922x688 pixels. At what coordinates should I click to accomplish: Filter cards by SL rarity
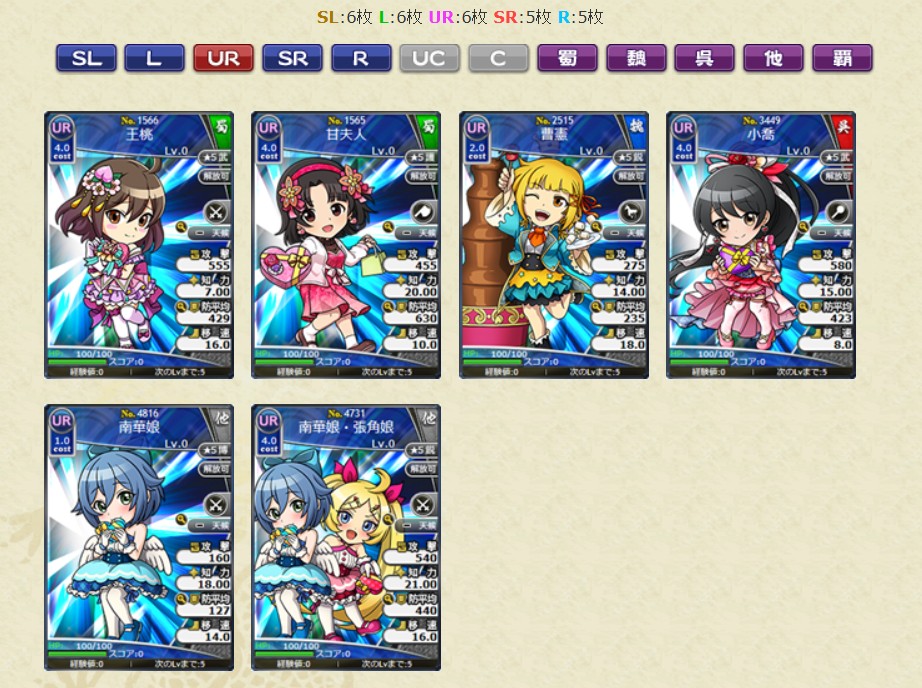tap(86, 58)
